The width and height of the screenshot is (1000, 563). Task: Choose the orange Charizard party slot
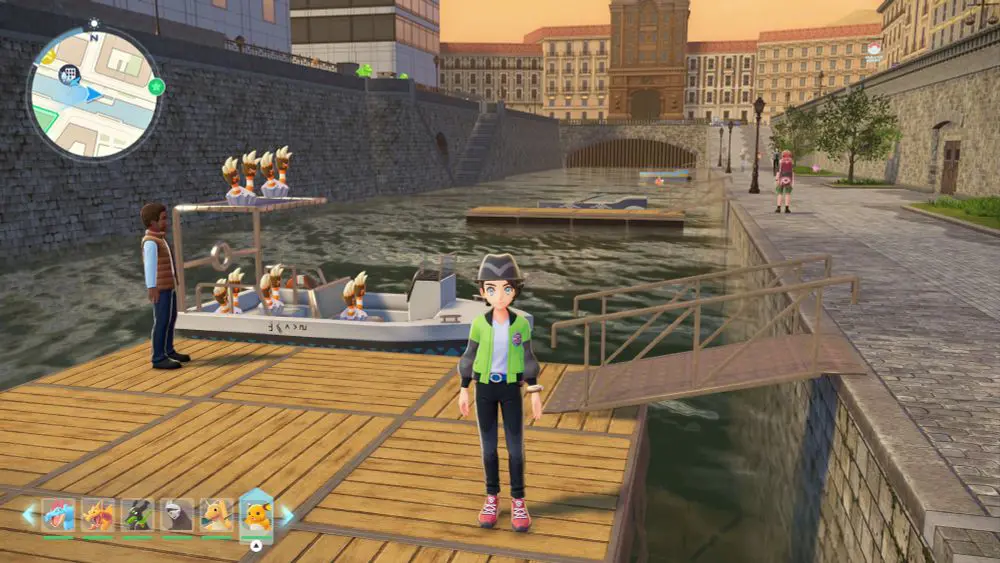98,515
